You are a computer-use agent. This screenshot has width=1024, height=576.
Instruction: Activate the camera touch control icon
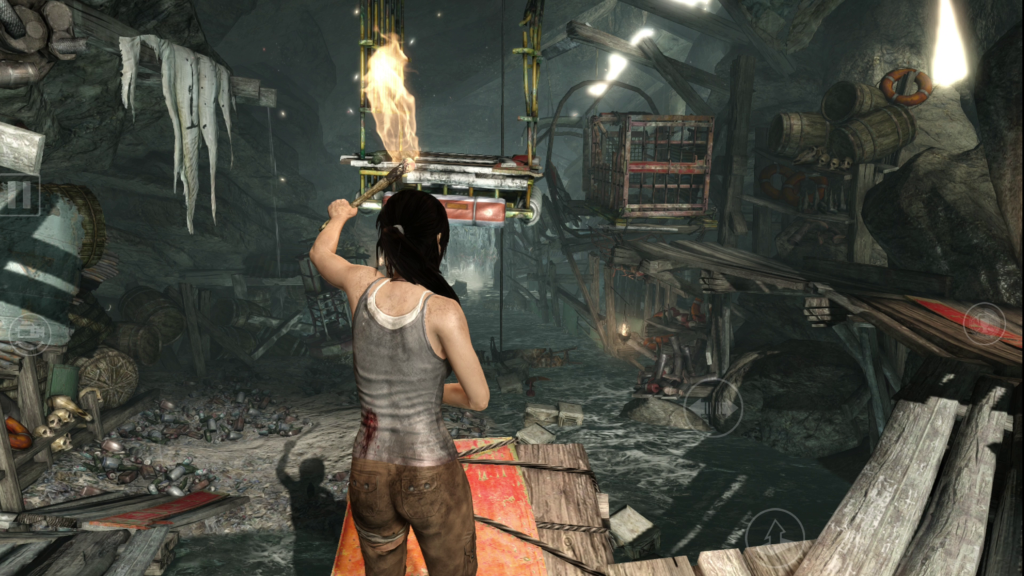[x=29, y=335]
